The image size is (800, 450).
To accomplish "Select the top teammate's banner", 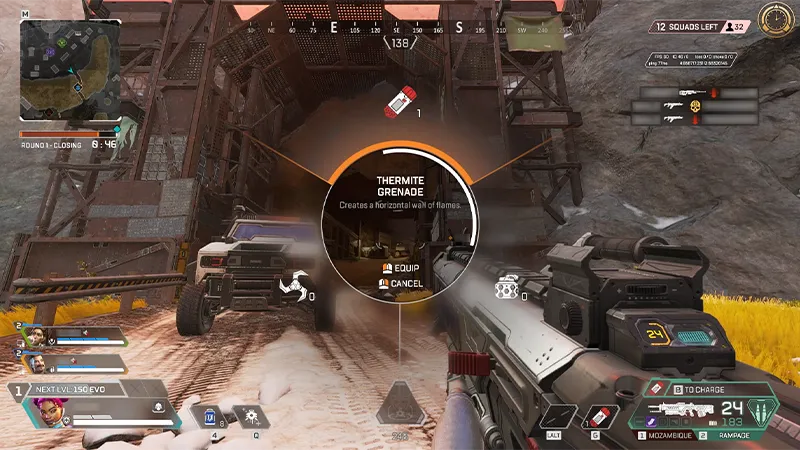I will click(x=70, y=336).
